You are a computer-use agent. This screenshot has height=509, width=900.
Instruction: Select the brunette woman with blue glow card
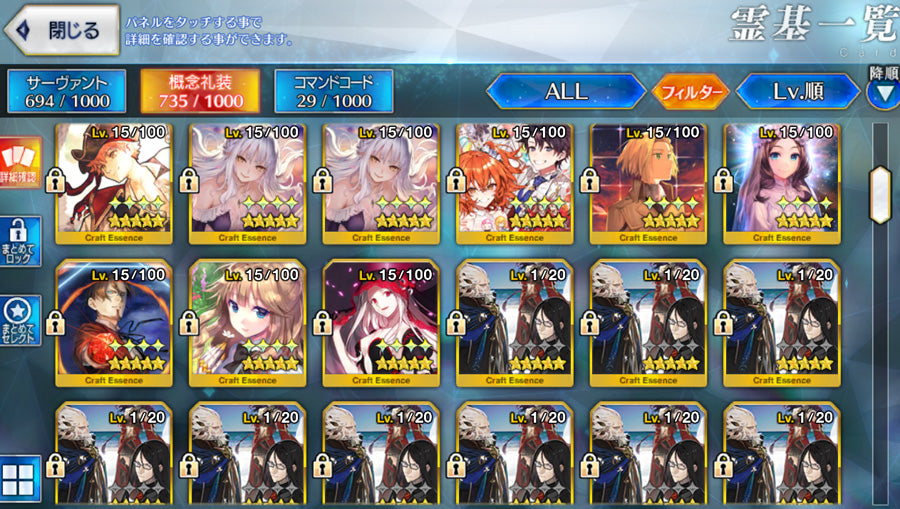pyautogui.click(x=781, y=183)
